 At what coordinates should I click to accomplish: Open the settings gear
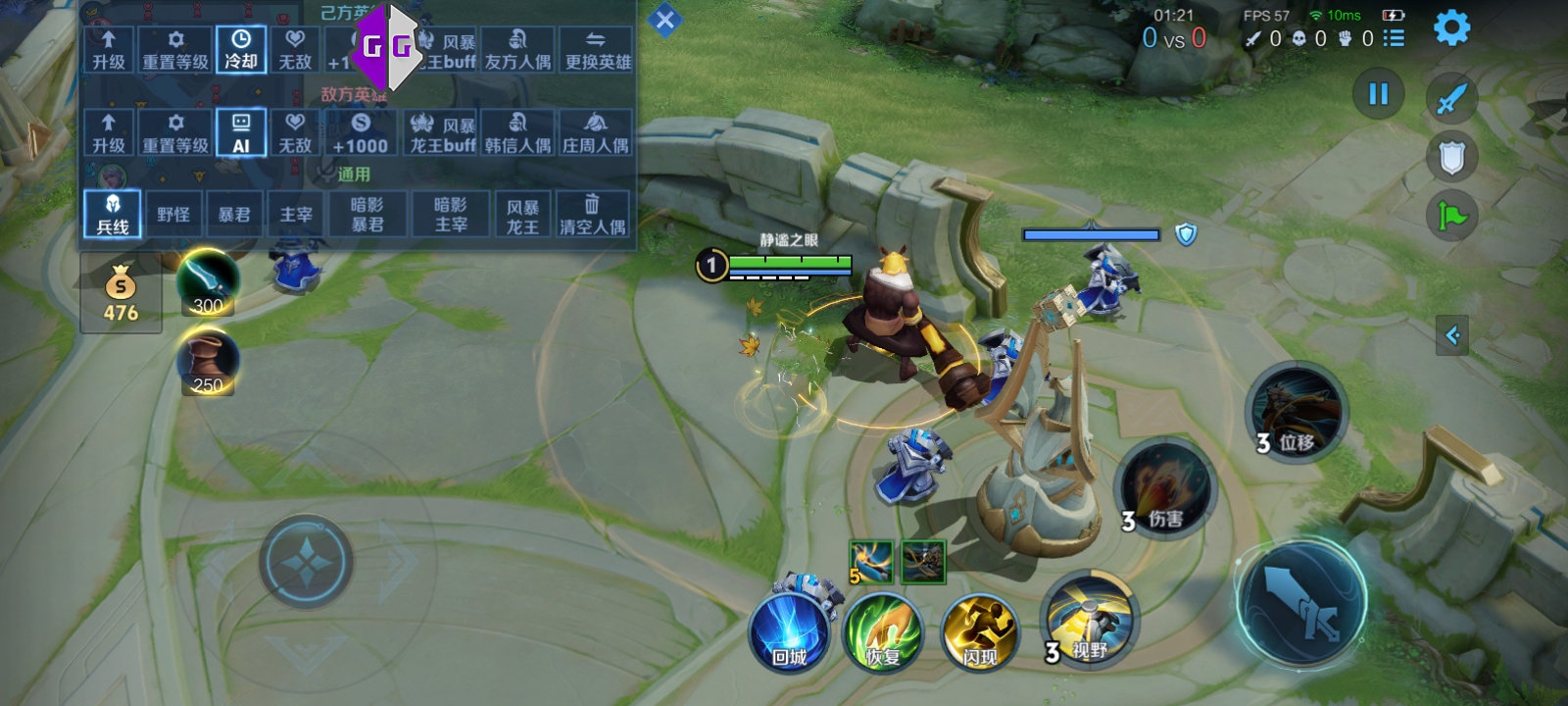point(1451,27)
